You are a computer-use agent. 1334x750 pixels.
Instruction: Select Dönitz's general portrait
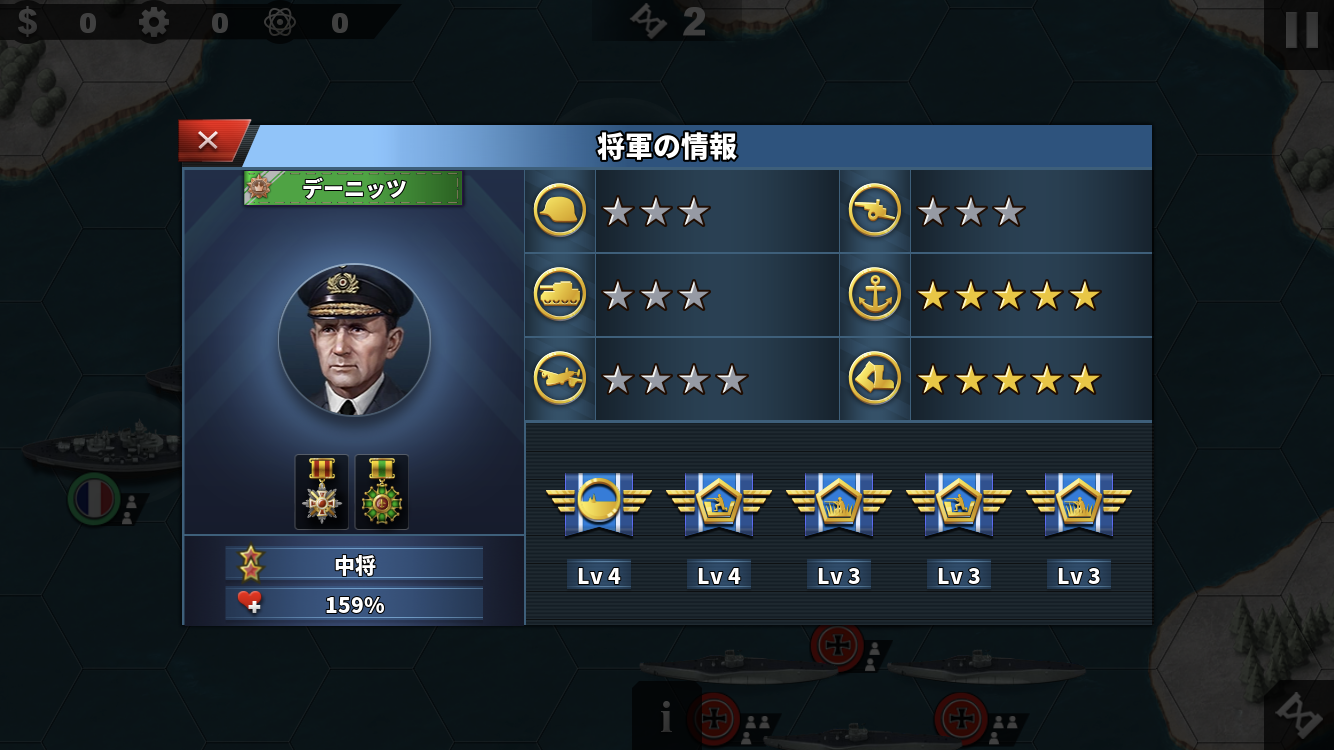(x=354, y=340)
